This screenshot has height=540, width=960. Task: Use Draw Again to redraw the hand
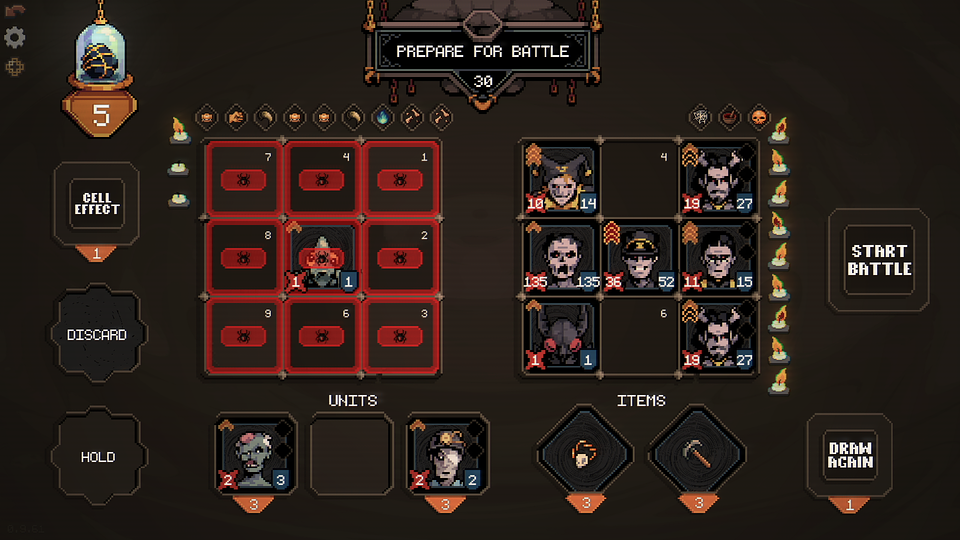point(849,455)
